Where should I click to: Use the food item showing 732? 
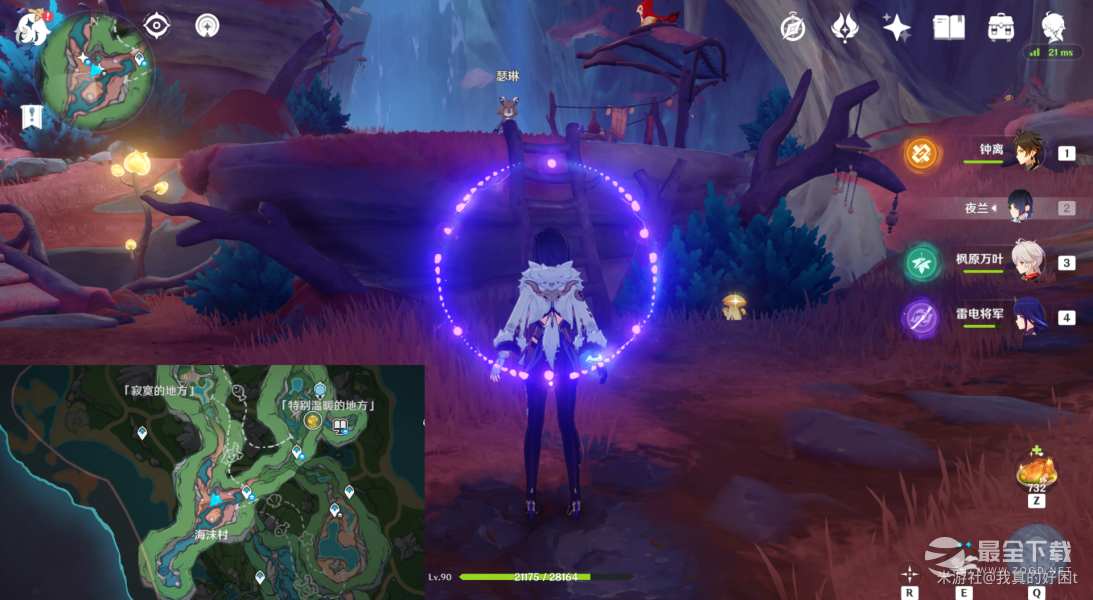pyautogui.click(x=1036, y=471)
